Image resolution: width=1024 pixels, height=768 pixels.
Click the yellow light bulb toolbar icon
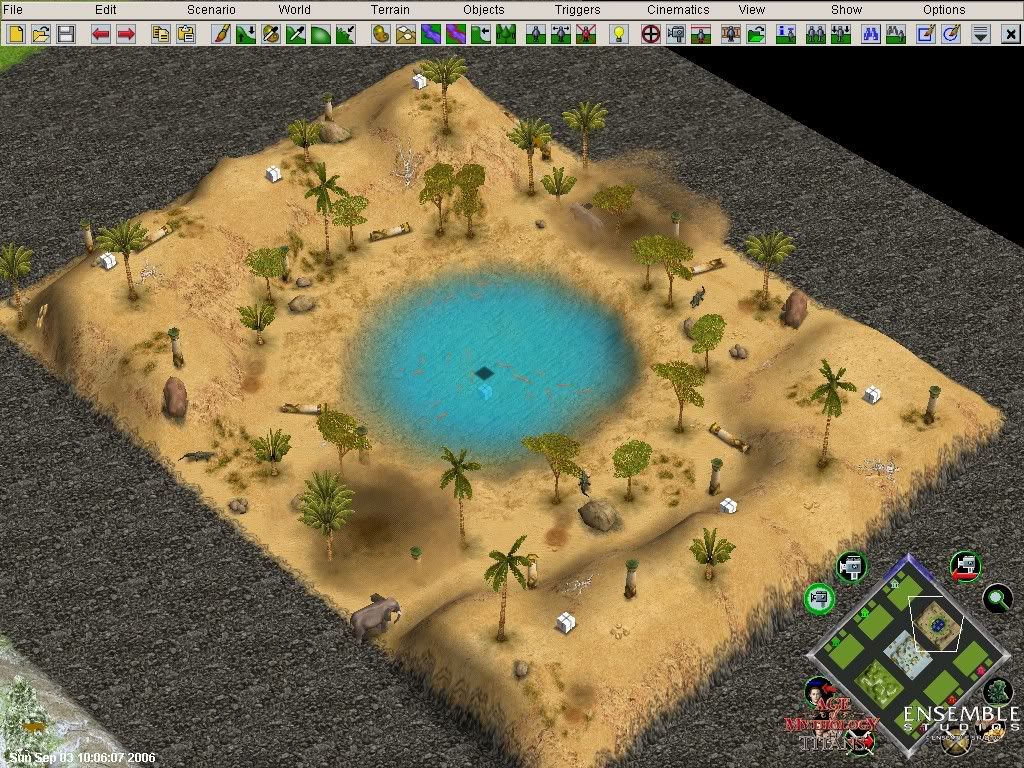click(x=619, y=34)
